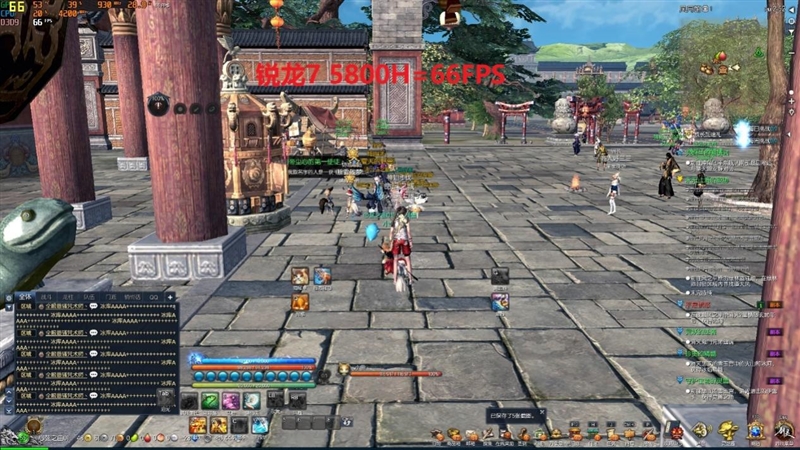Select the blue swirl floating skill icon
This screenshot has height=450, width=800.
point(500,302)
